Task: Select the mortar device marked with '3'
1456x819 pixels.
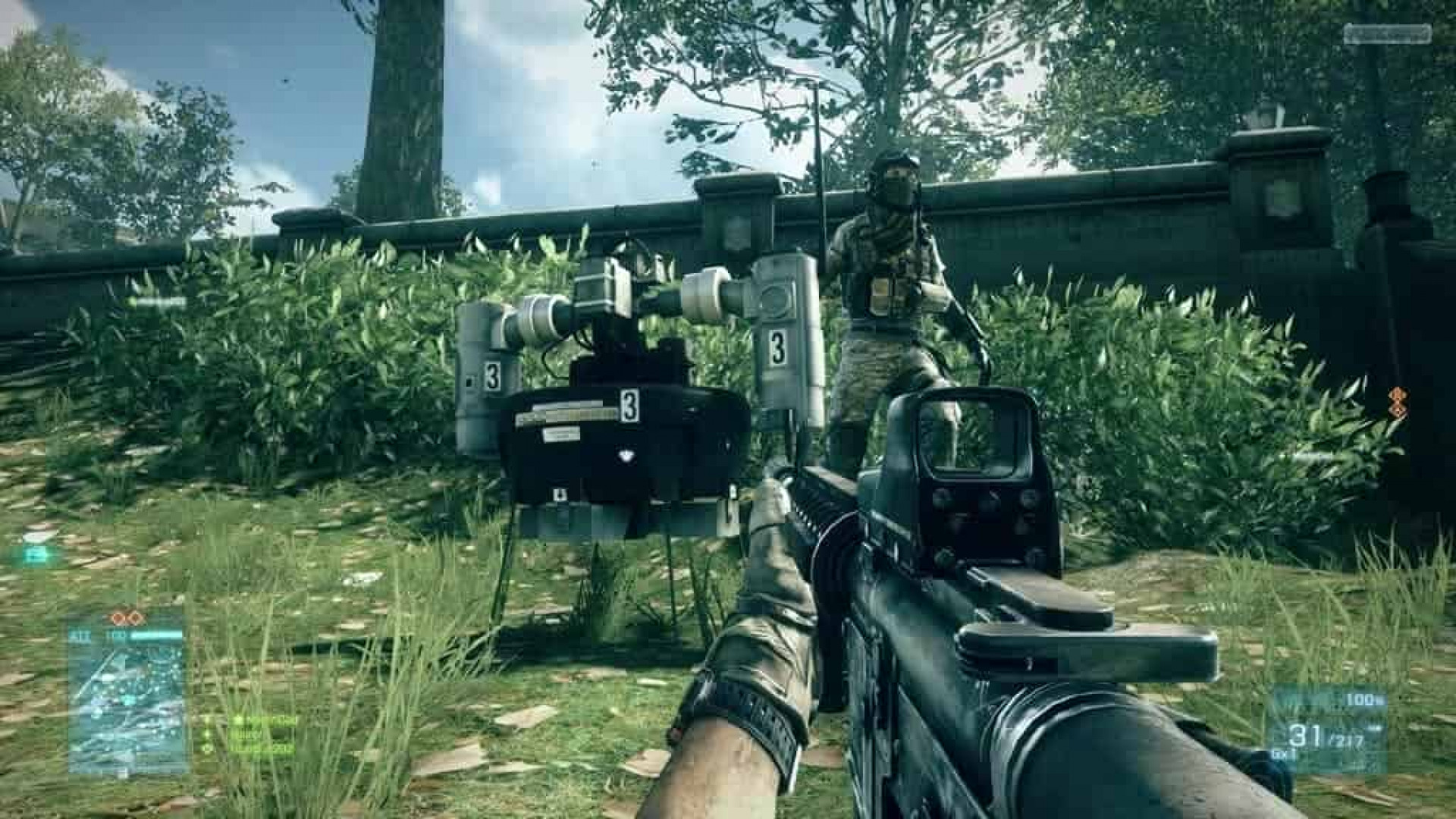Action: 622,379
